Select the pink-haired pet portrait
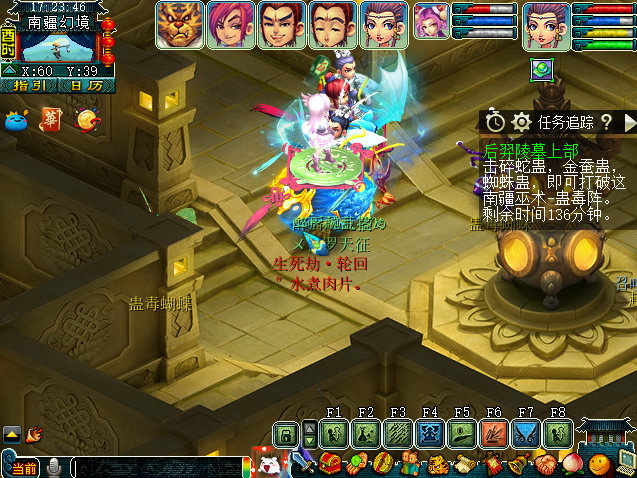Screen dimensions: 637x478 pyautogui.click(x=429, y=22)
